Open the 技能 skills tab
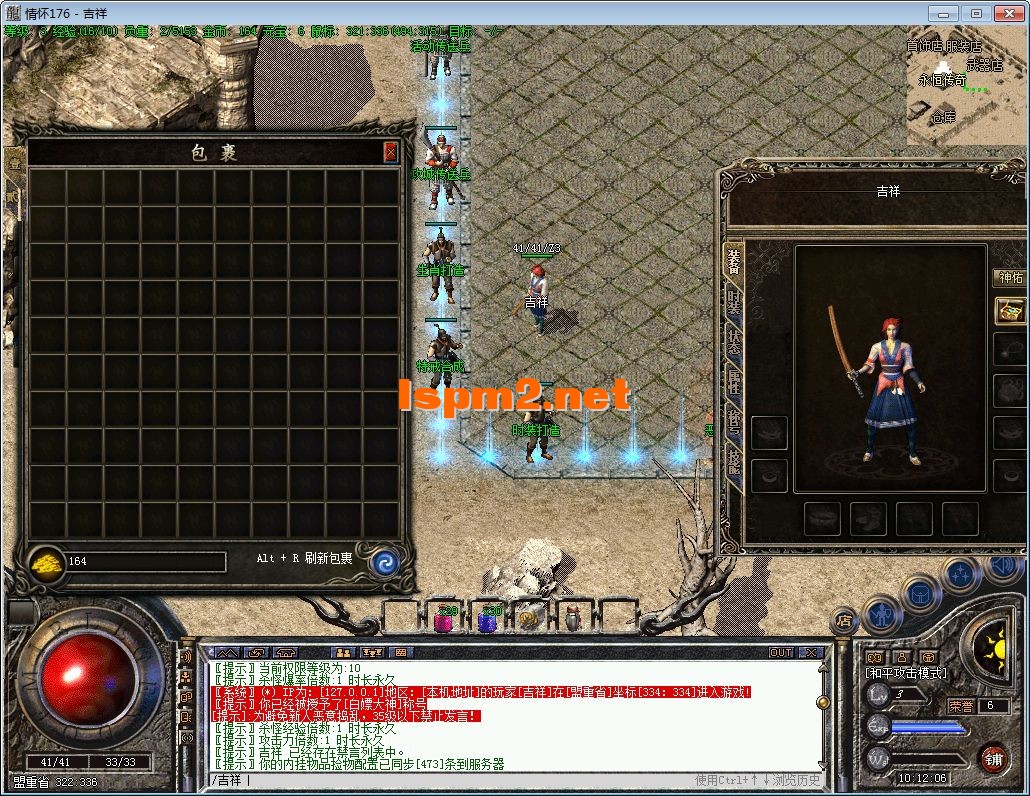The image size is (1030, 796). click(x=734, y=463)
